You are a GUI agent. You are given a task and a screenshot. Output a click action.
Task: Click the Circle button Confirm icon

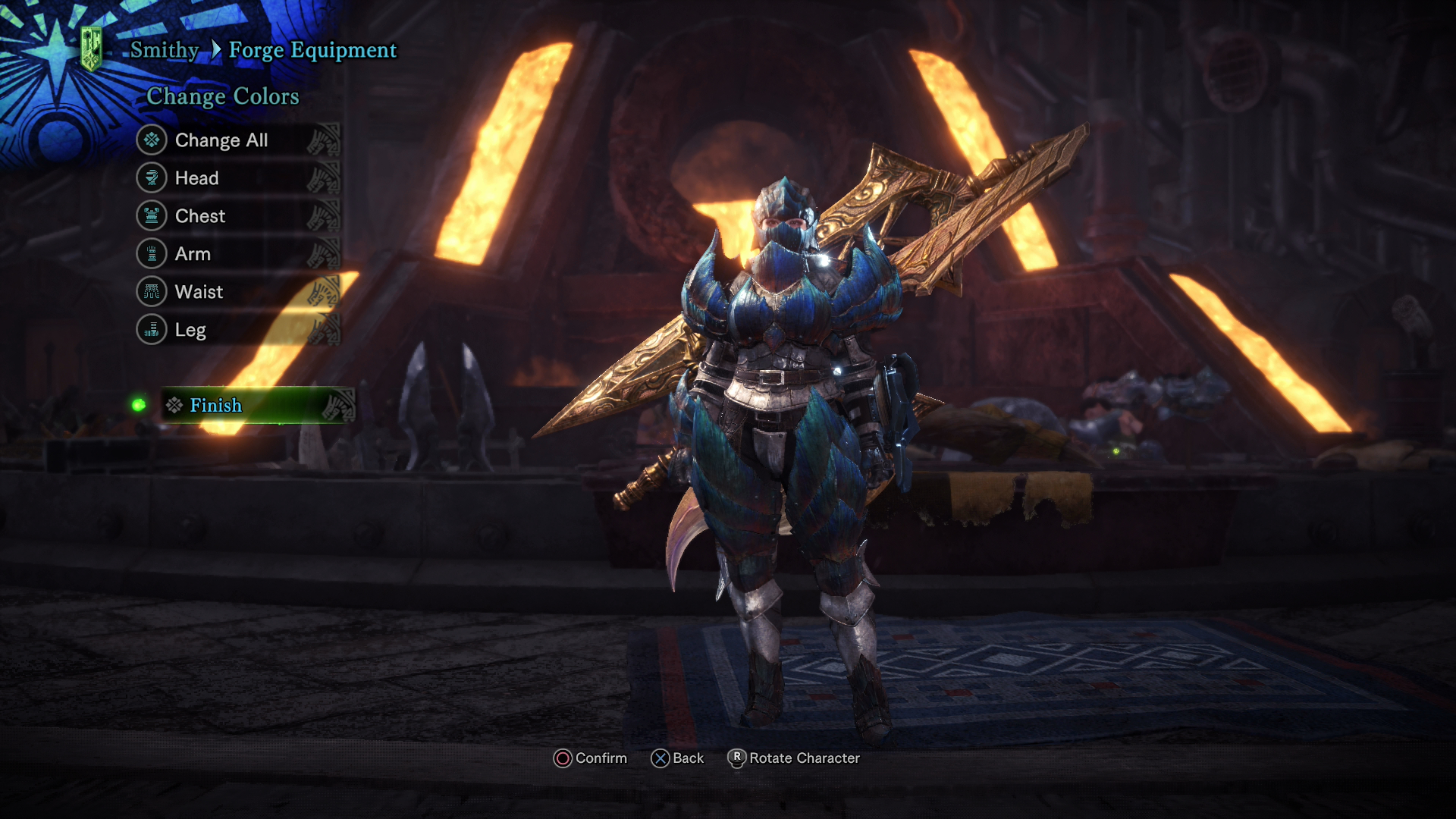562,758
